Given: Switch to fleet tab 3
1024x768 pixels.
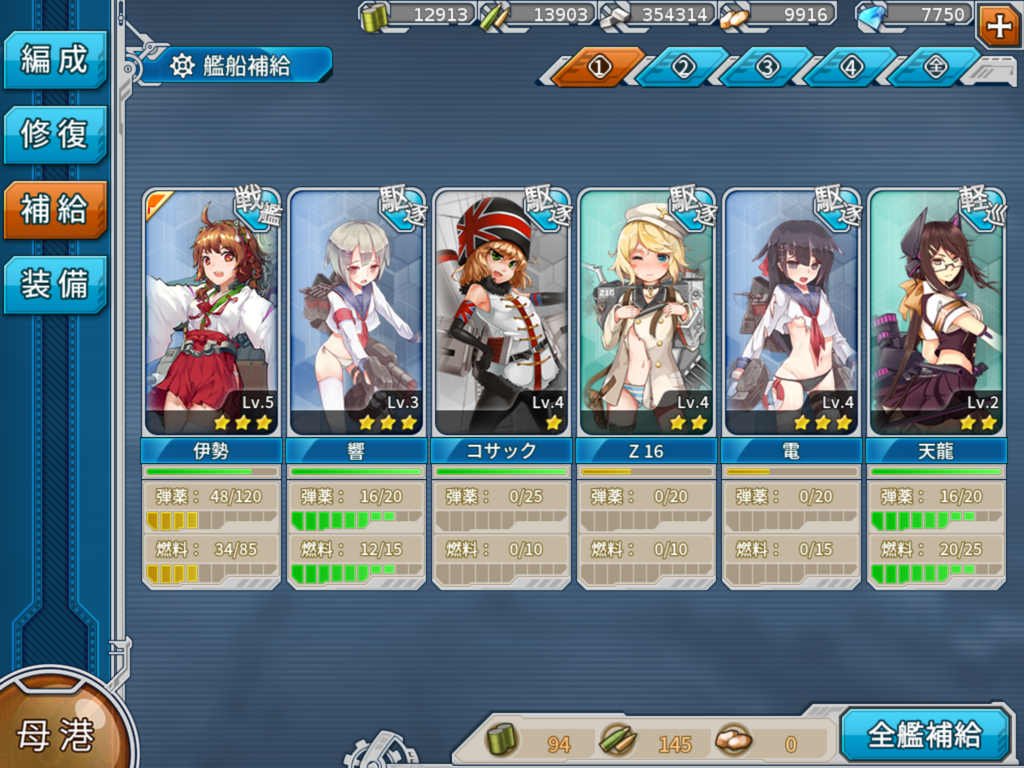Looking at the screenshot, I should [767, 67].
